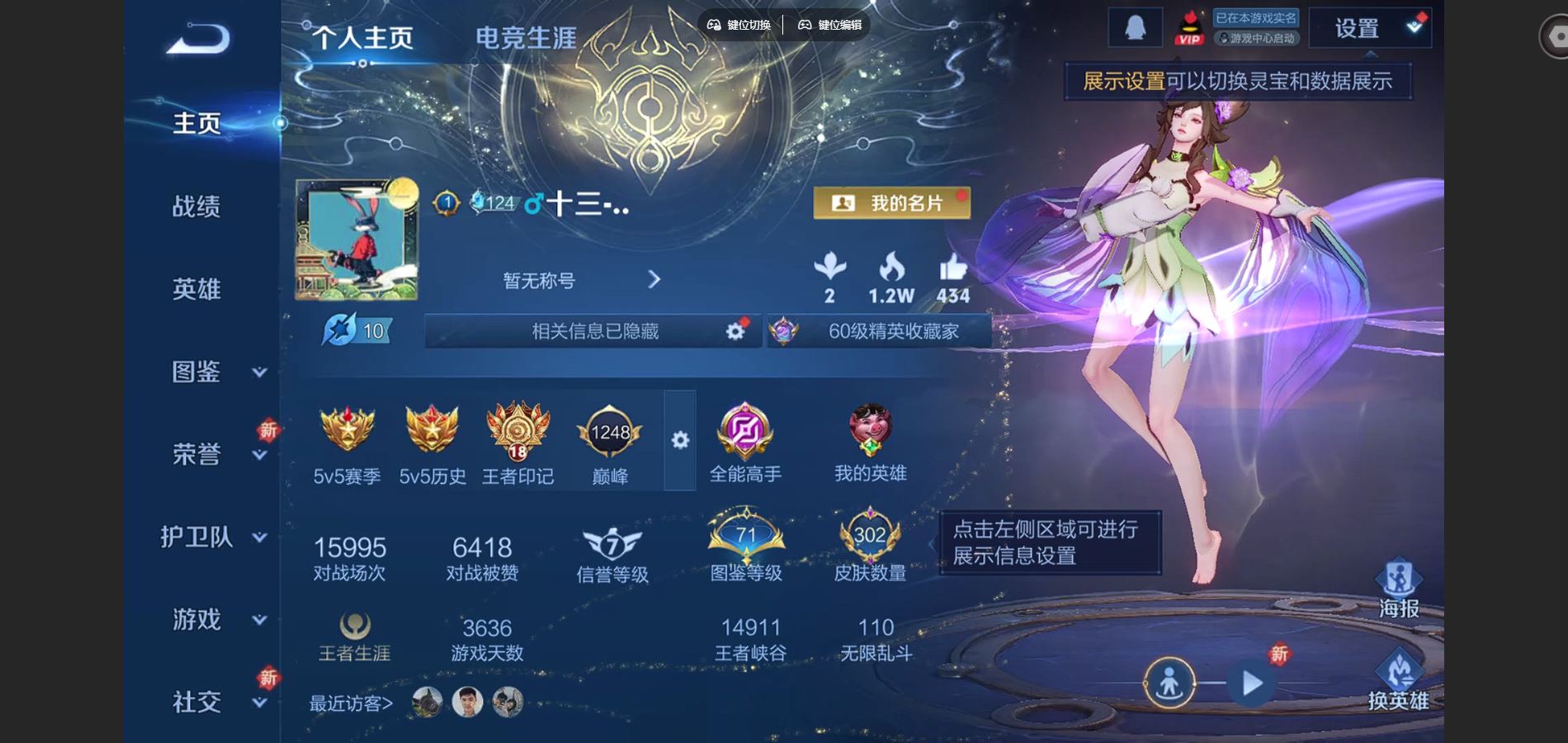
Task: Open the 我的名片 card button
Action: [x=891, y=202]
